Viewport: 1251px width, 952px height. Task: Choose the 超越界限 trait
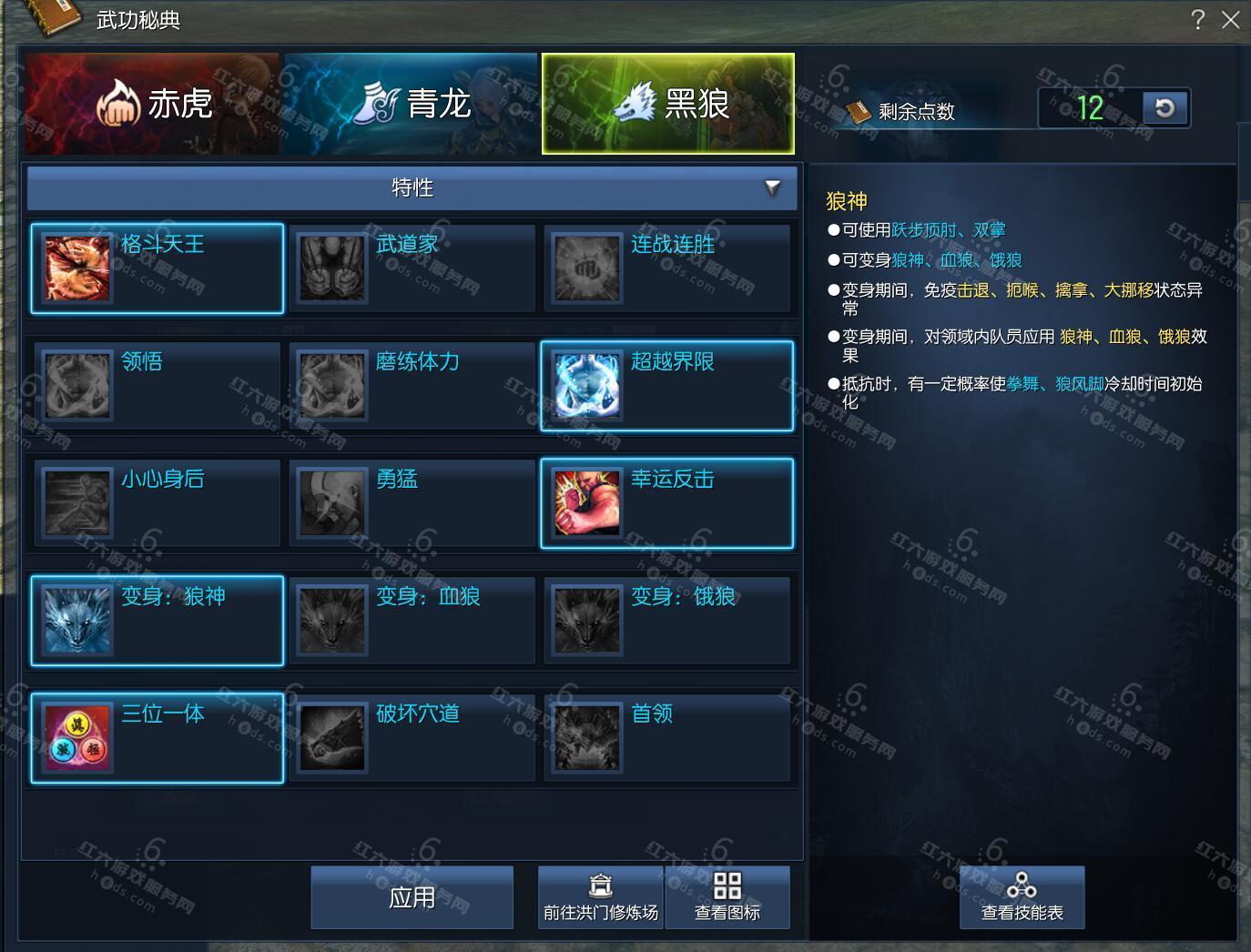667,386
